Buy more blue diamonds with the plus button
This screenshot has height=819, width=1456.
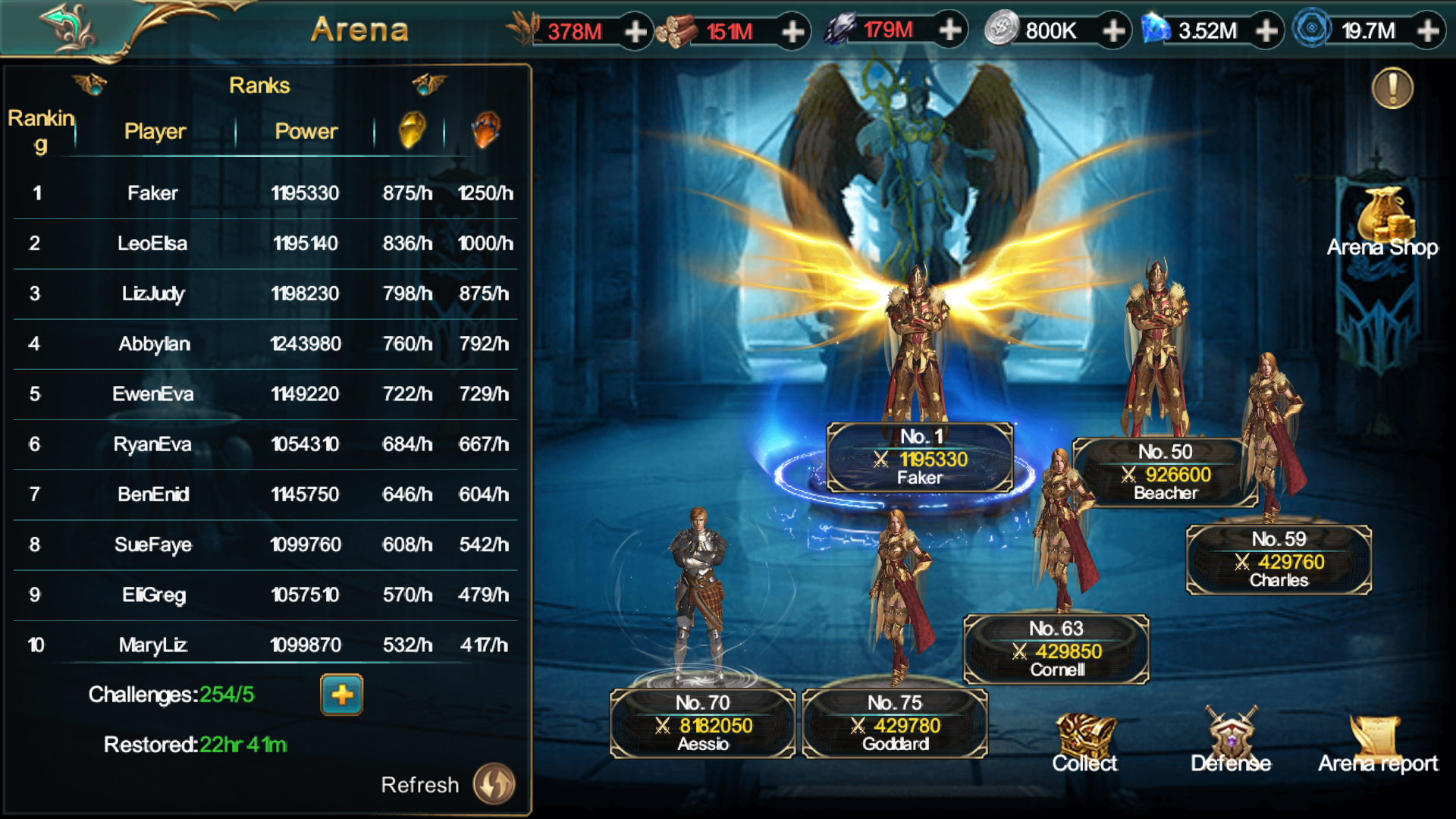(1266, 31)
